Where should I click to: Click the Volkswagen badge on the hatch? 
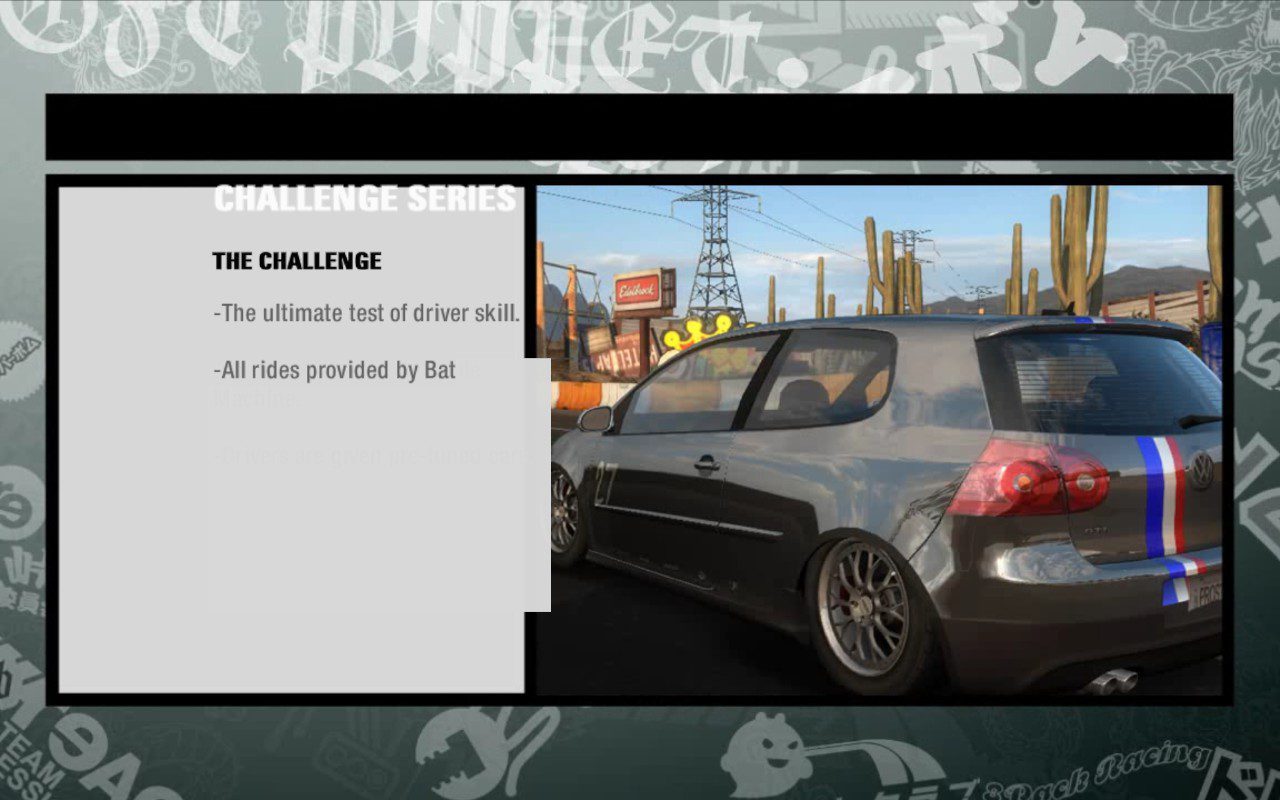point(1201,470)
